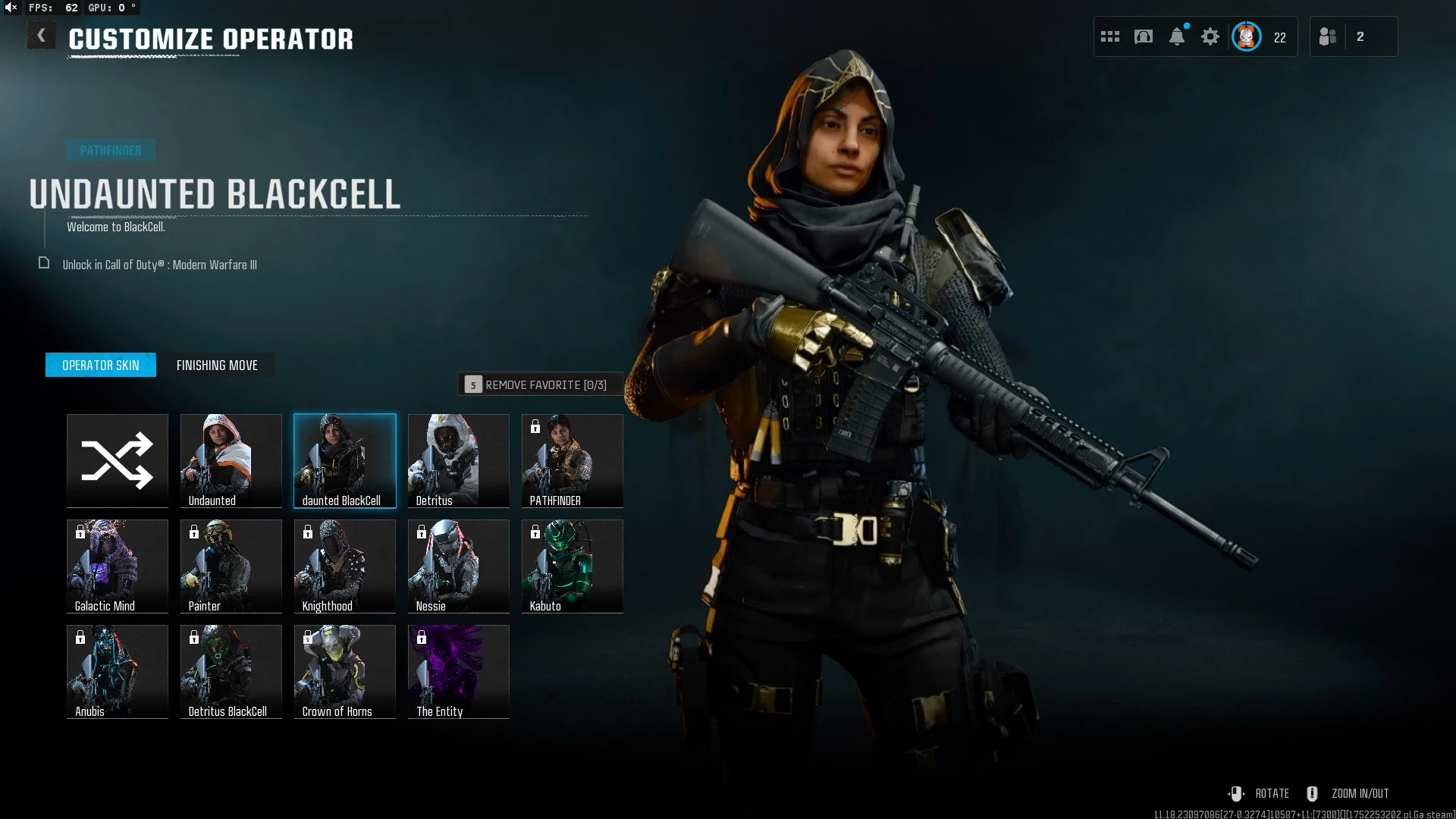This screenshot has height=819, width=1456.
Task: Equip the Undaunted operator skin
Action: click(x=231, y=460)
